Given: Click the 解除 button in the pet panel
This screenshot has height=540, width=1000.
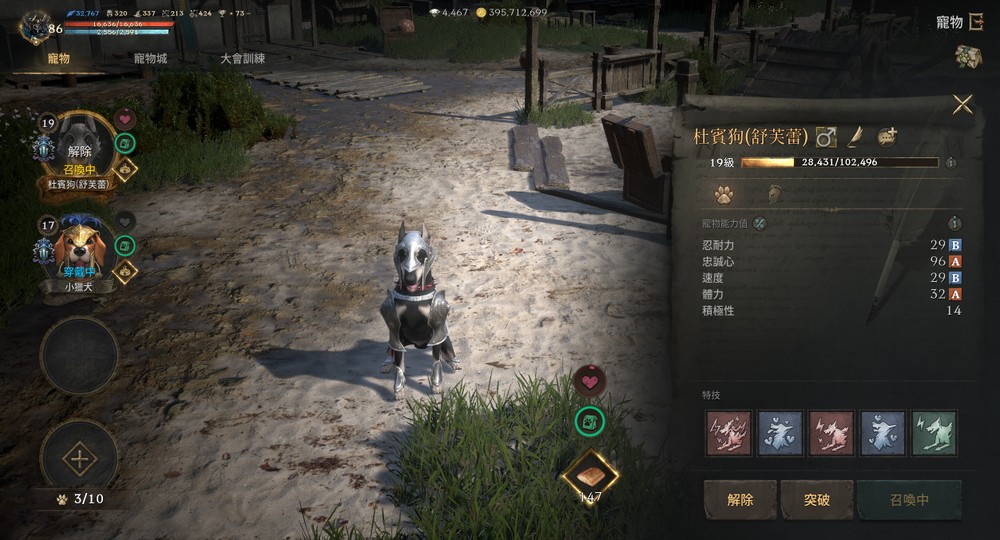Looking at the screenshot, I should click(x=740, y=500).
